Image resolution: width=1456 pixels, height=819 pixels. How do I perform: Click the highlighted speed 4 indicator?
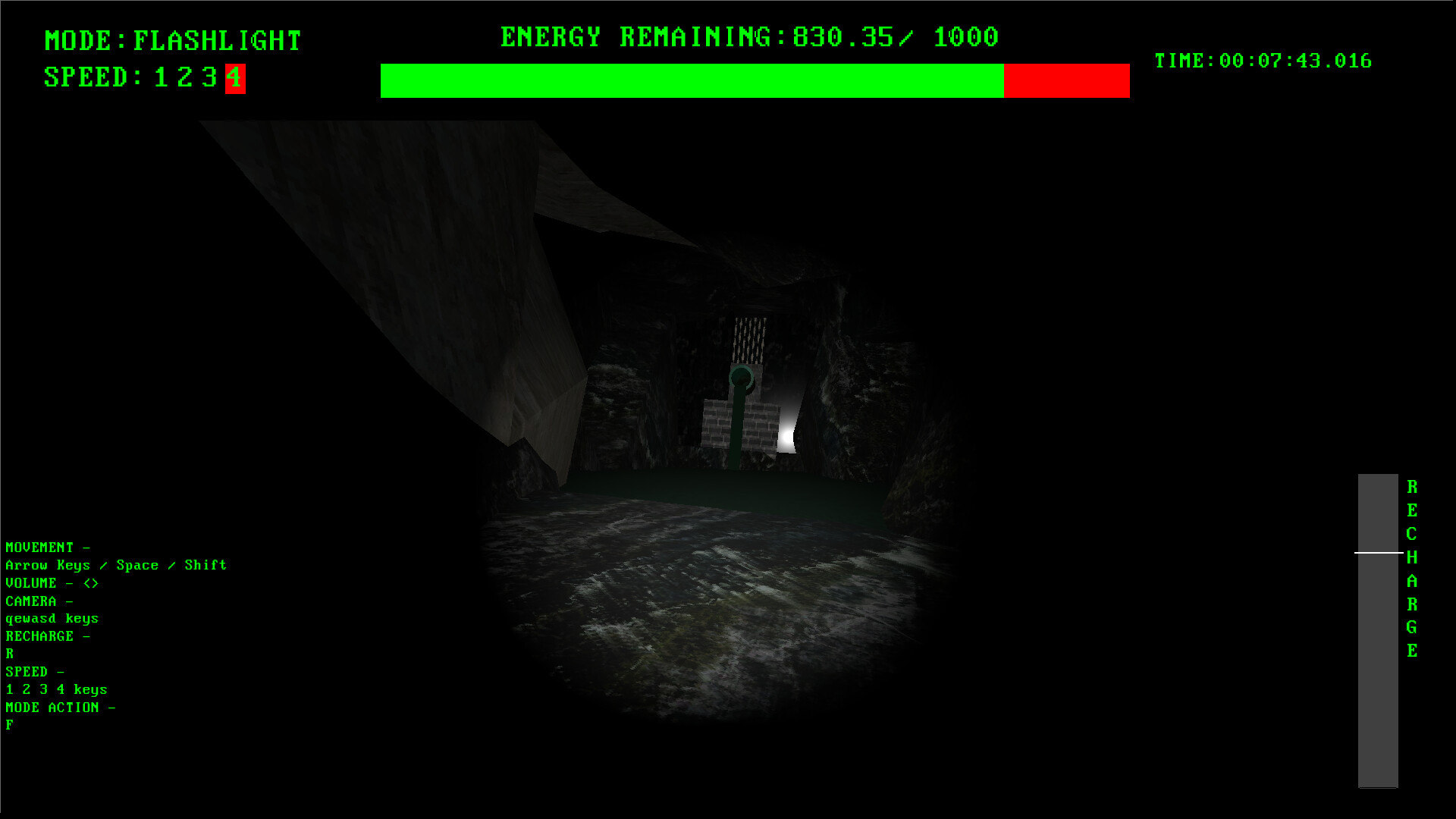coord(234,78)
